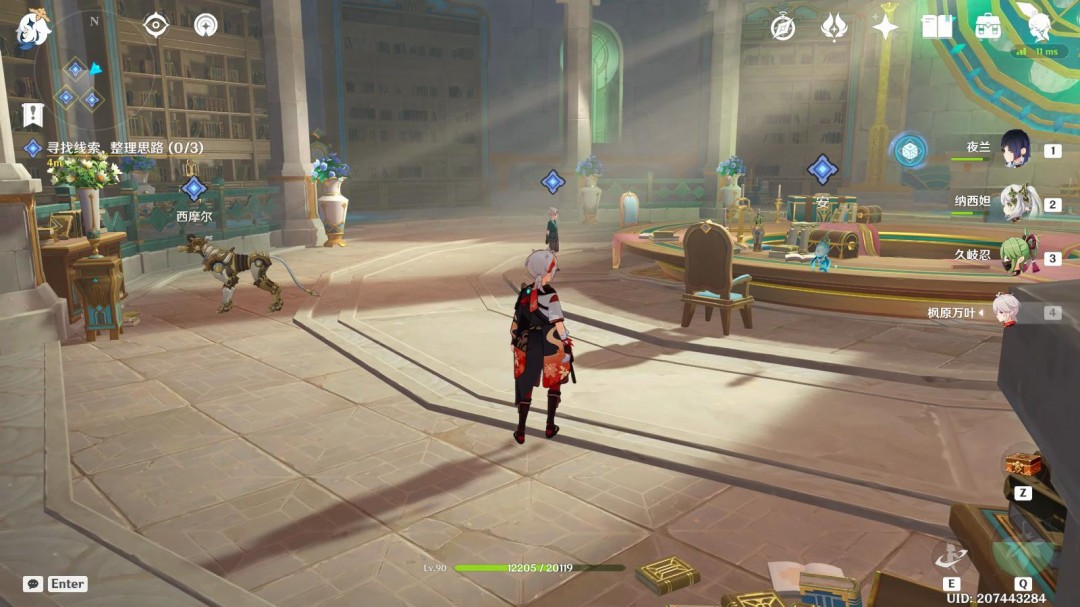Open the character profile head icon

click(1039, 22)
